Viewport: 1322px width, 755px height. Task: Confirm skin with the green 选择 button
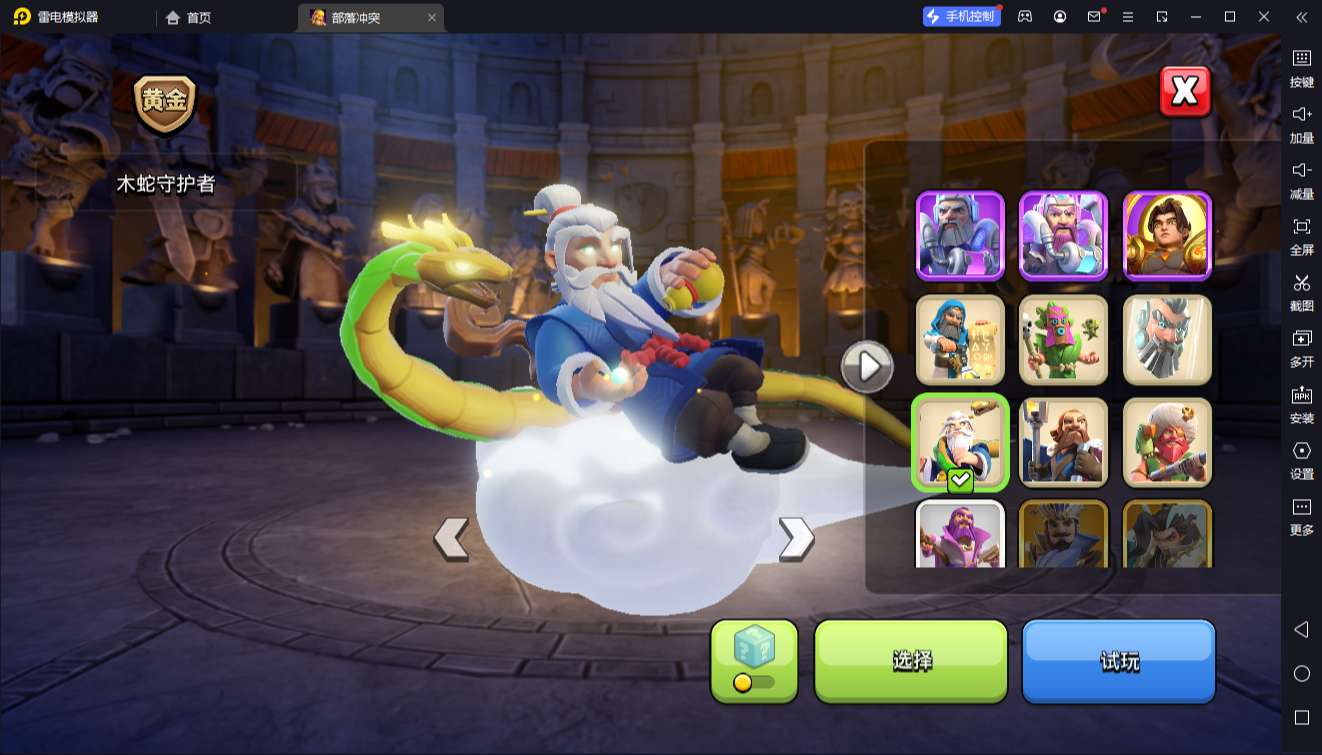(x=911, y=660)
